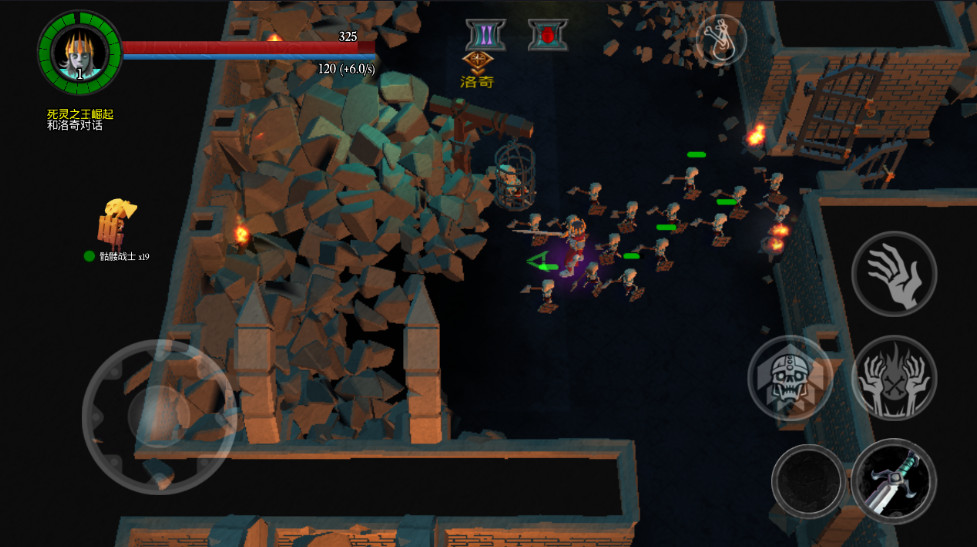977x547 pixels.
Task: Use the flaming hands skull ability
Action: (x=893, y=378)
